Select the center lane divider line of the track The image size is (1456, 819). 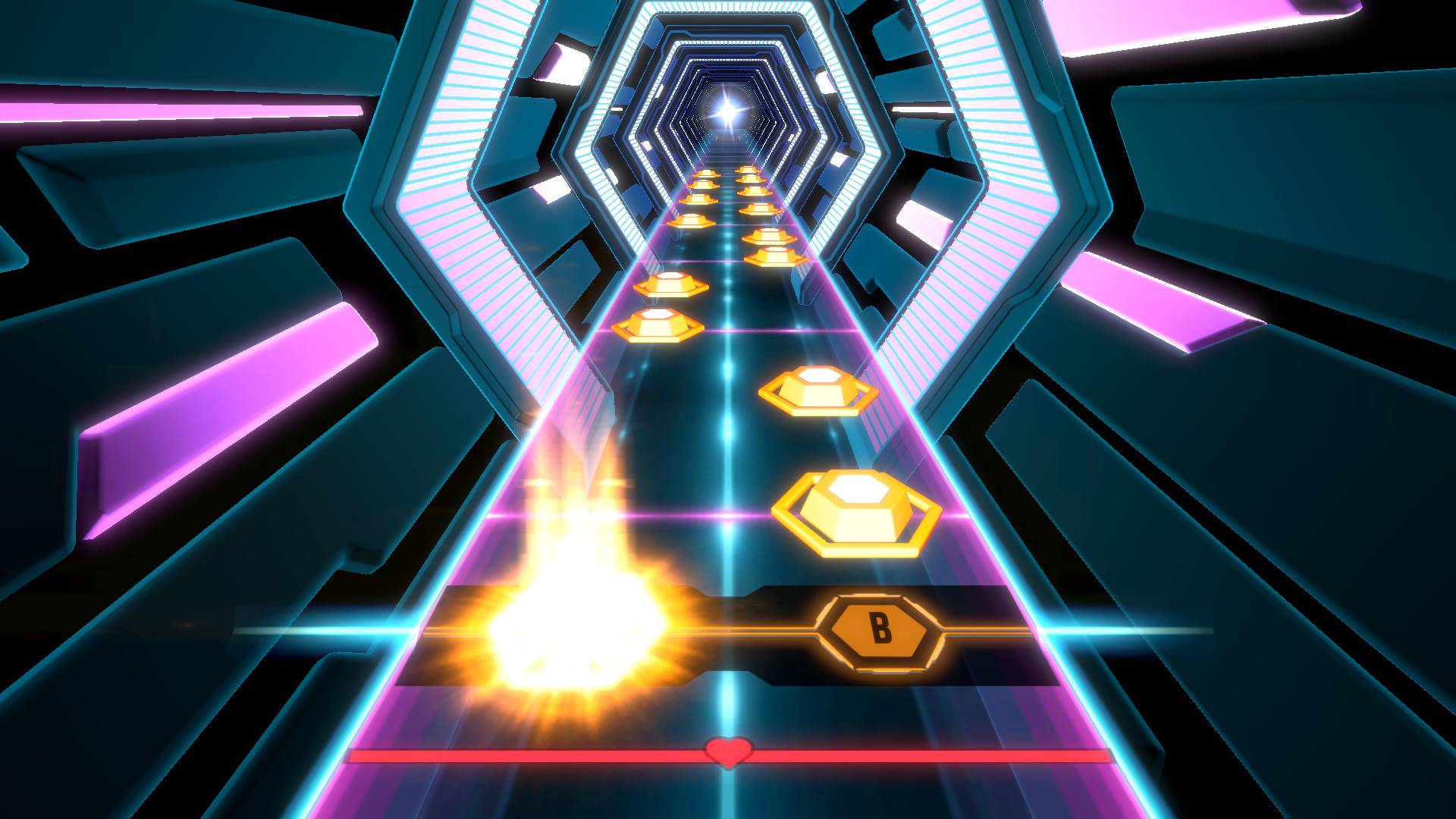click(726, 455)
